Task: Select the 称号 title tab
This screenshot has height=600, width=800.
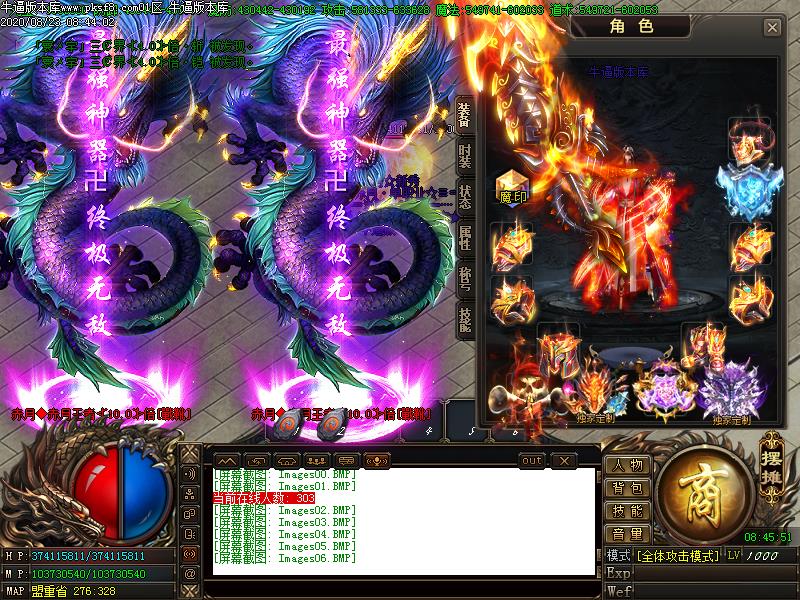Action: 465,276
